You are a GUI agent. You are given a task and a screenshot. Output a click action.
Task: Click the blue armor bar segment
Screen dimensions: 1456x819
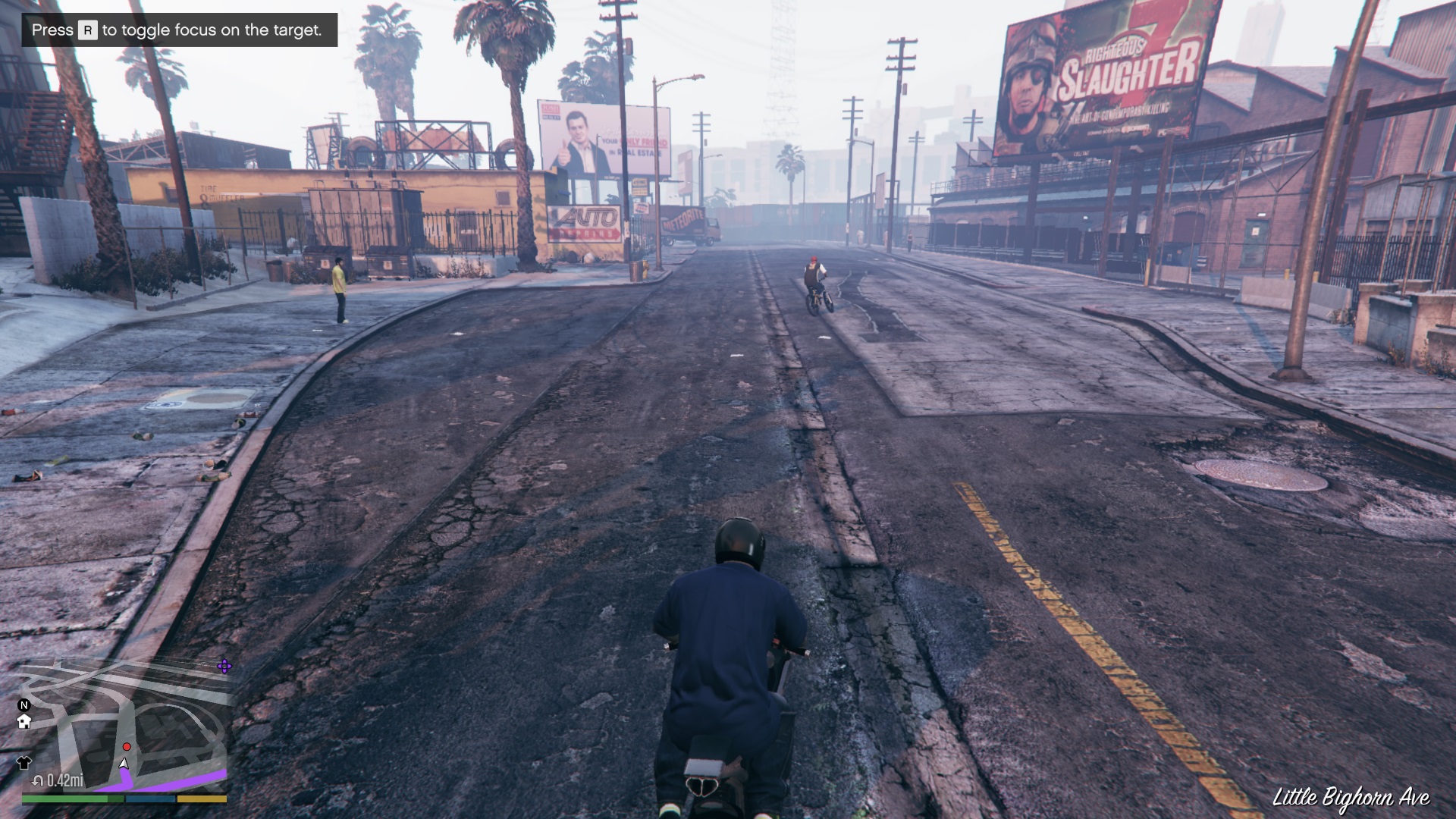150,799
